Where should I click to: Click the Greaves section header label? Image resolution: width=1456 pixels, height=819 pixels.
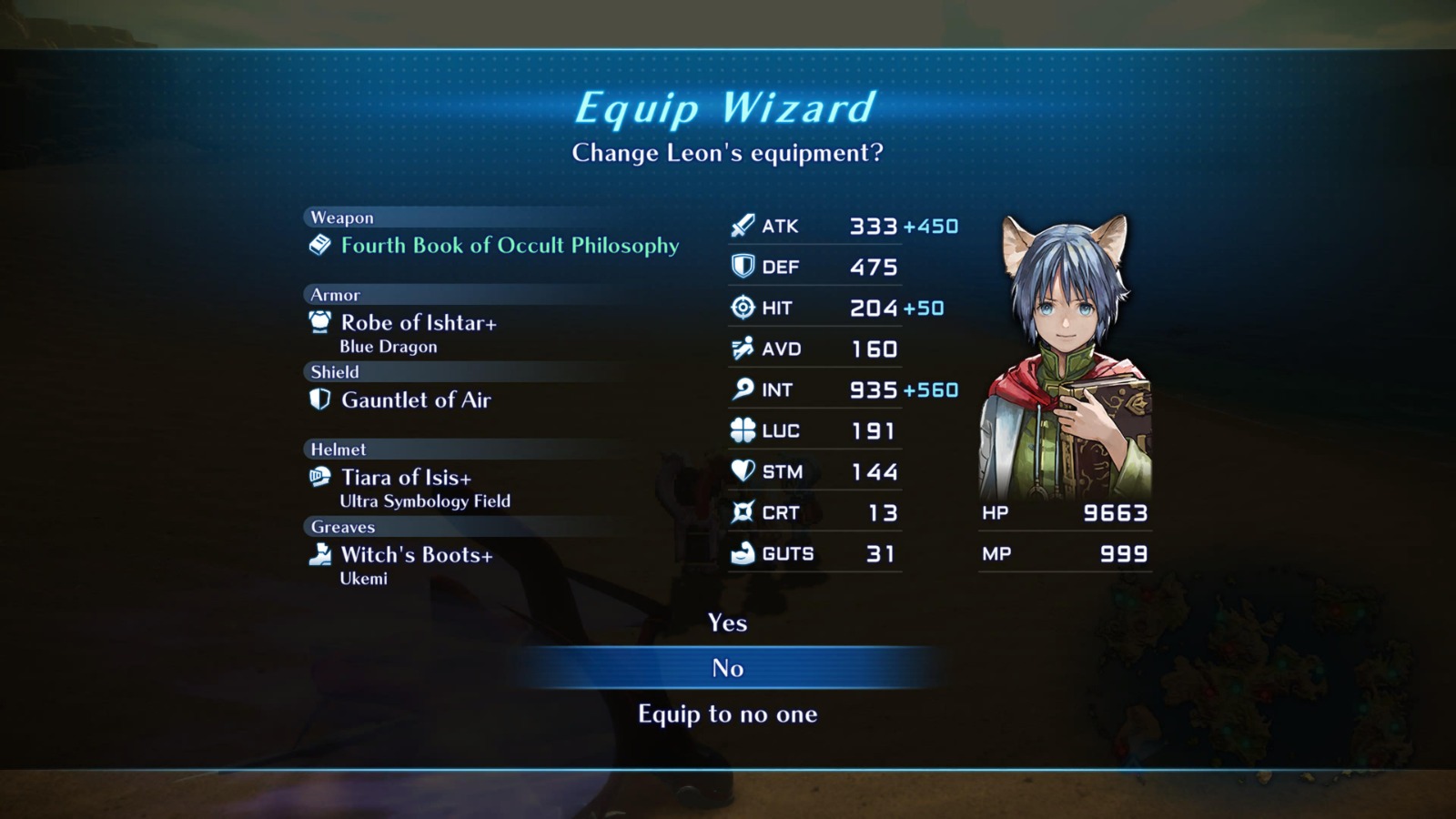point(342,527)
